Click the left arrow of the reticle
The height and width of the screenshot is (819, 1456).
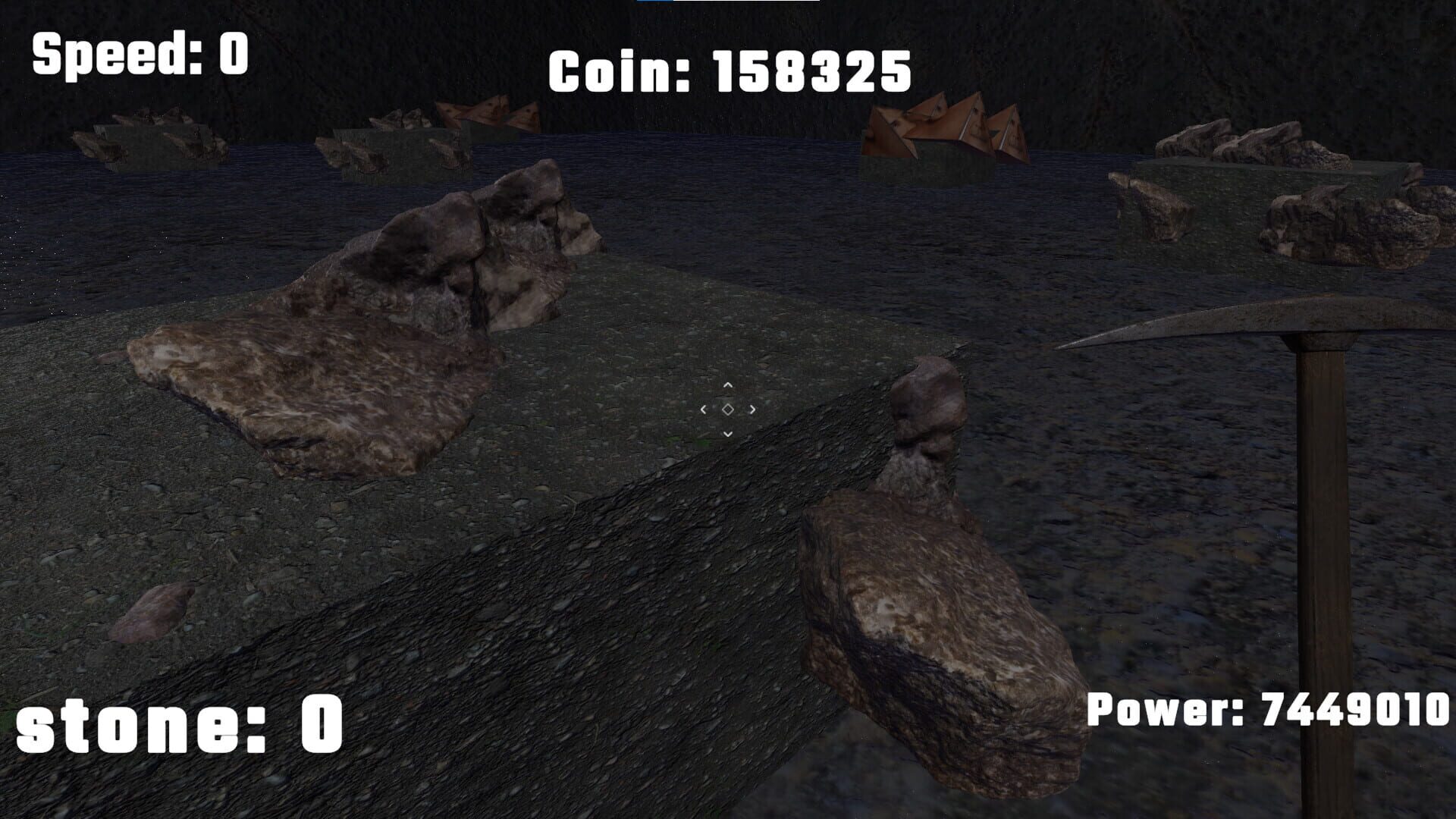[704, 409]
